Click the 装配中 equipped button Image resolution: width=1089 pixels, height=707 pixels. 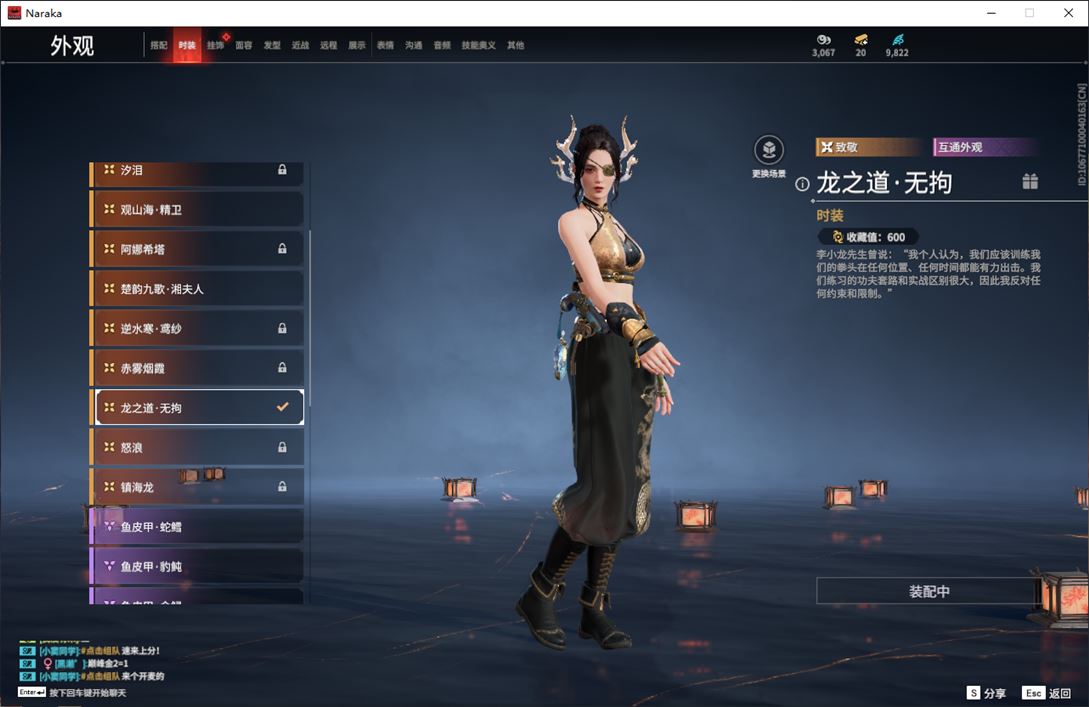[929, 591]
